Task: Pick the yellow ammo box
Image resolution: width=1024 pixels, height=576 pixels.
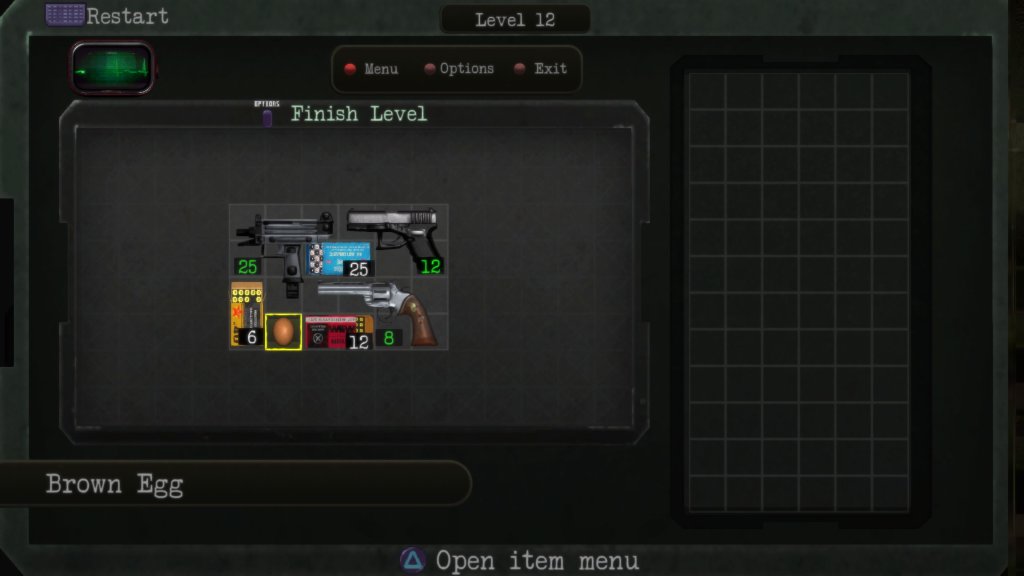Action: click(x=246, y=311)
